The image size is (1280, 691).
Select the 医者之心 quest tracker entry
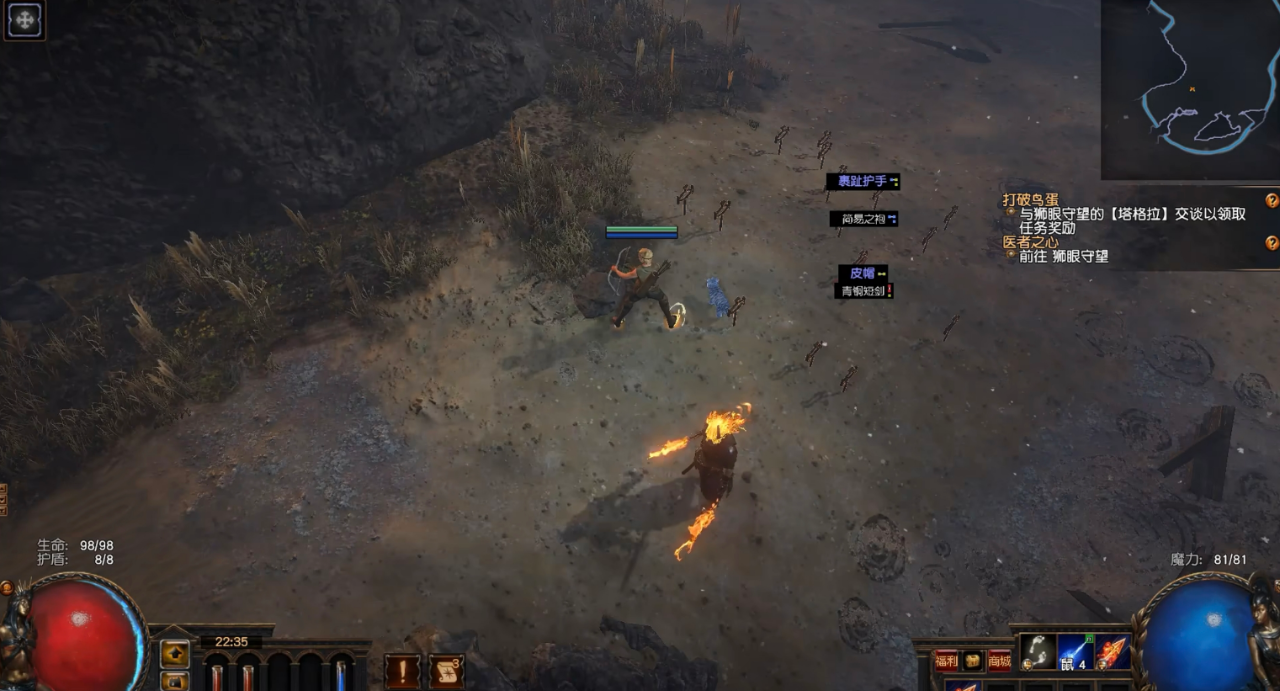(x=1030, y=242)
